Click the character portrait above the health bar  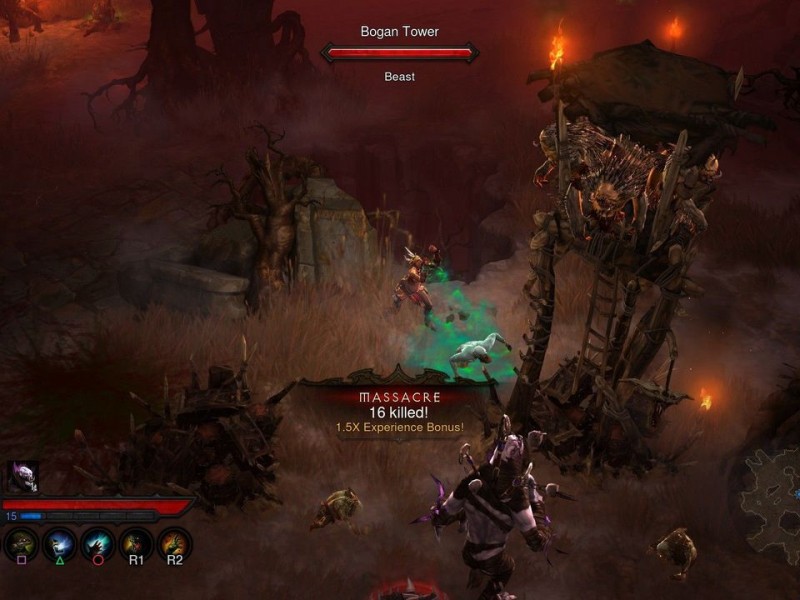click(x=23, y=477)
